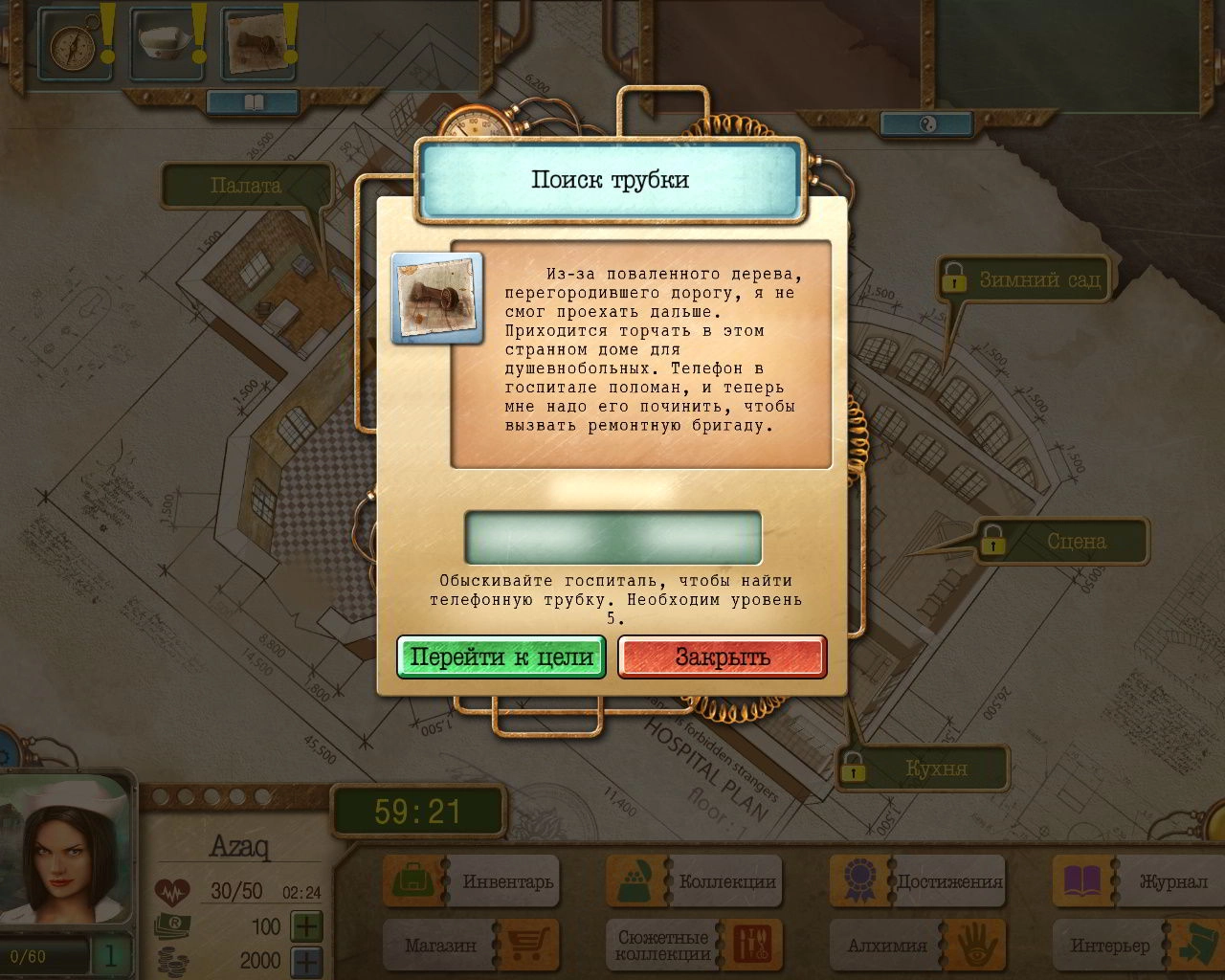This screenshot has width=1225, height=980.
Task: Close the quest dialog with 'Закрыть'
Action: click(722, 657)
